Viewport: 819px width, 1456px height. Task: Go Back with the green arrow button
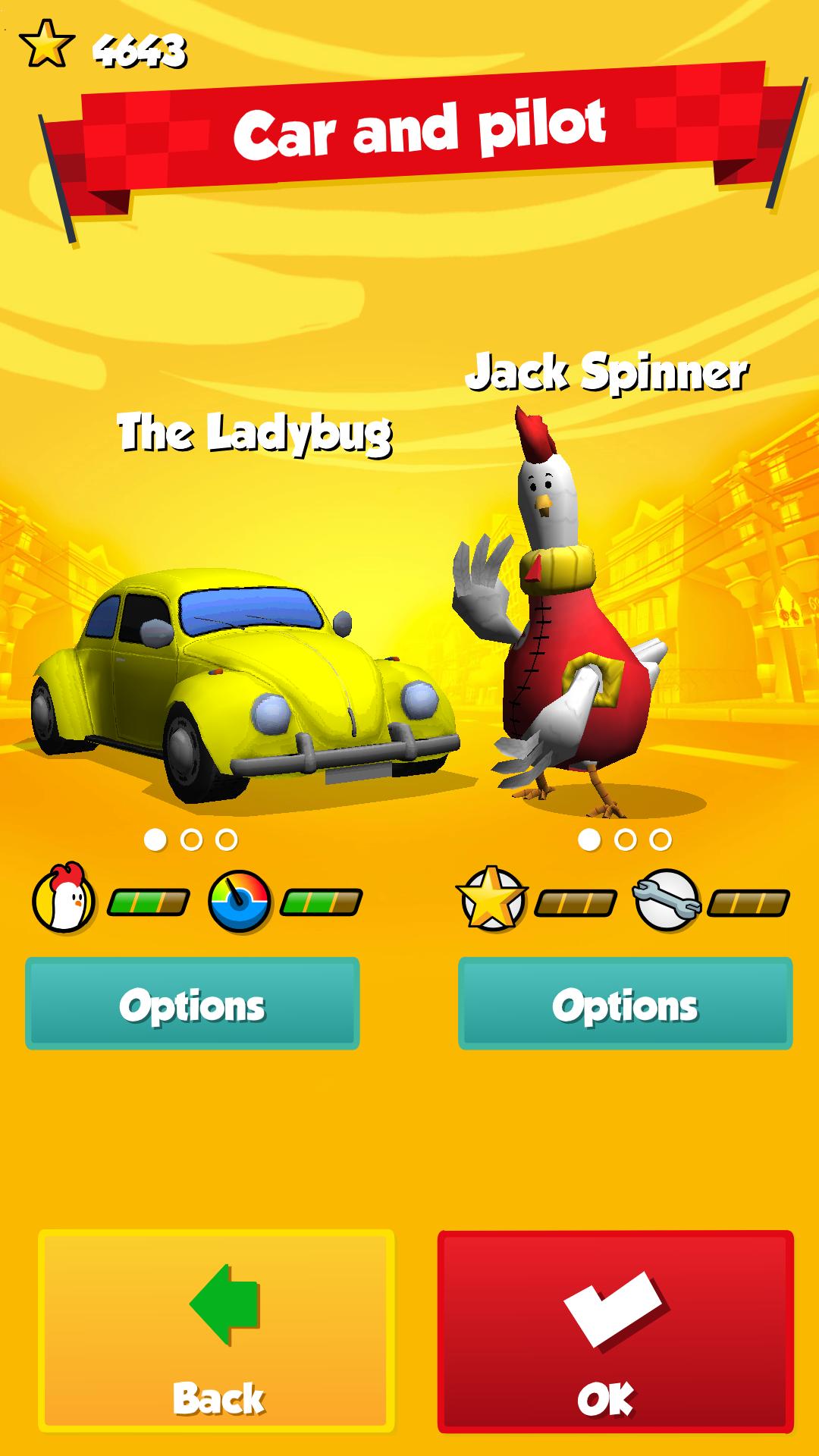click(x=217, y=1331)
